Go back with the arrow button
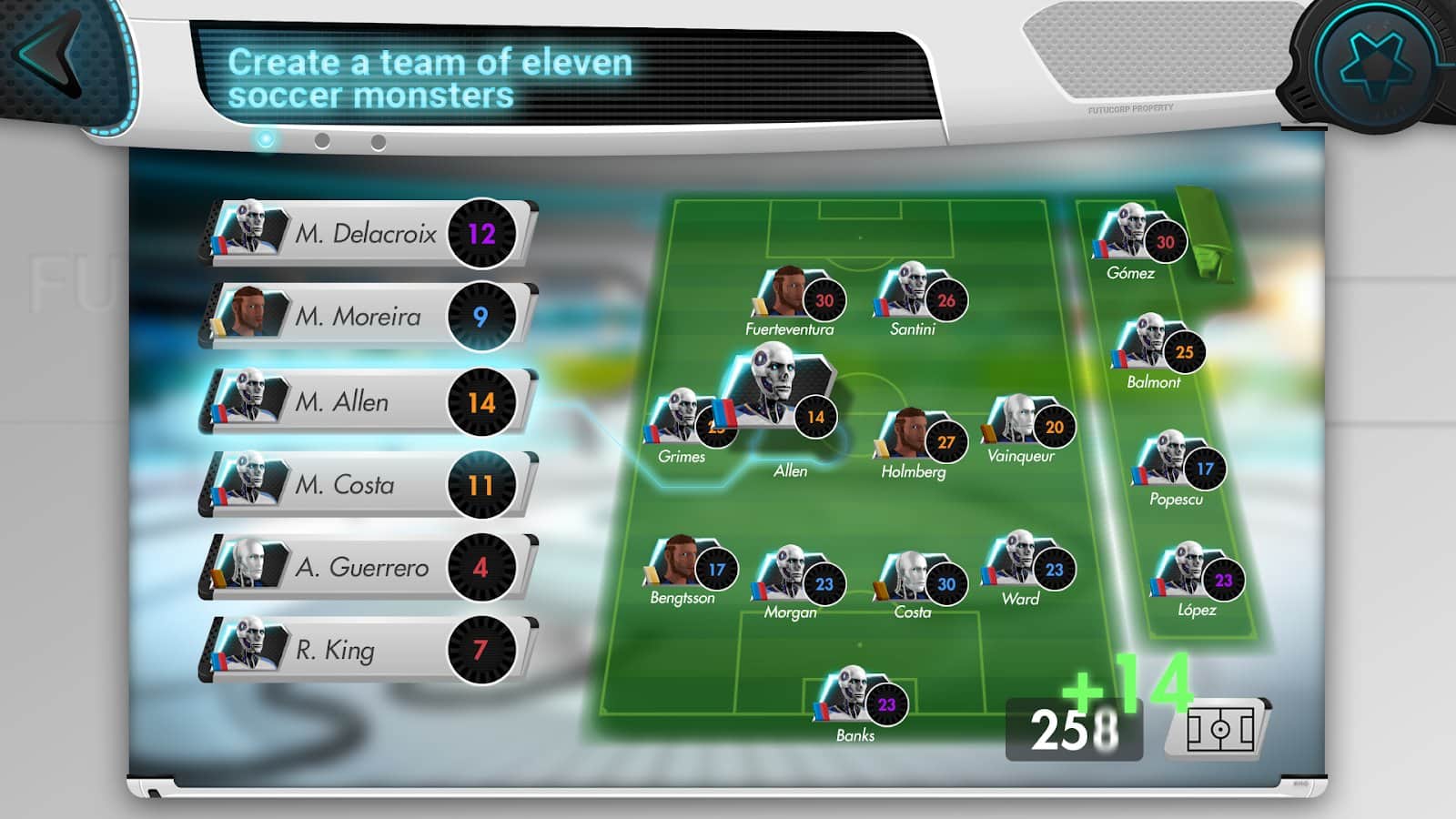The height and width of the screenshot is (819, 1456). tap(50, 55)
